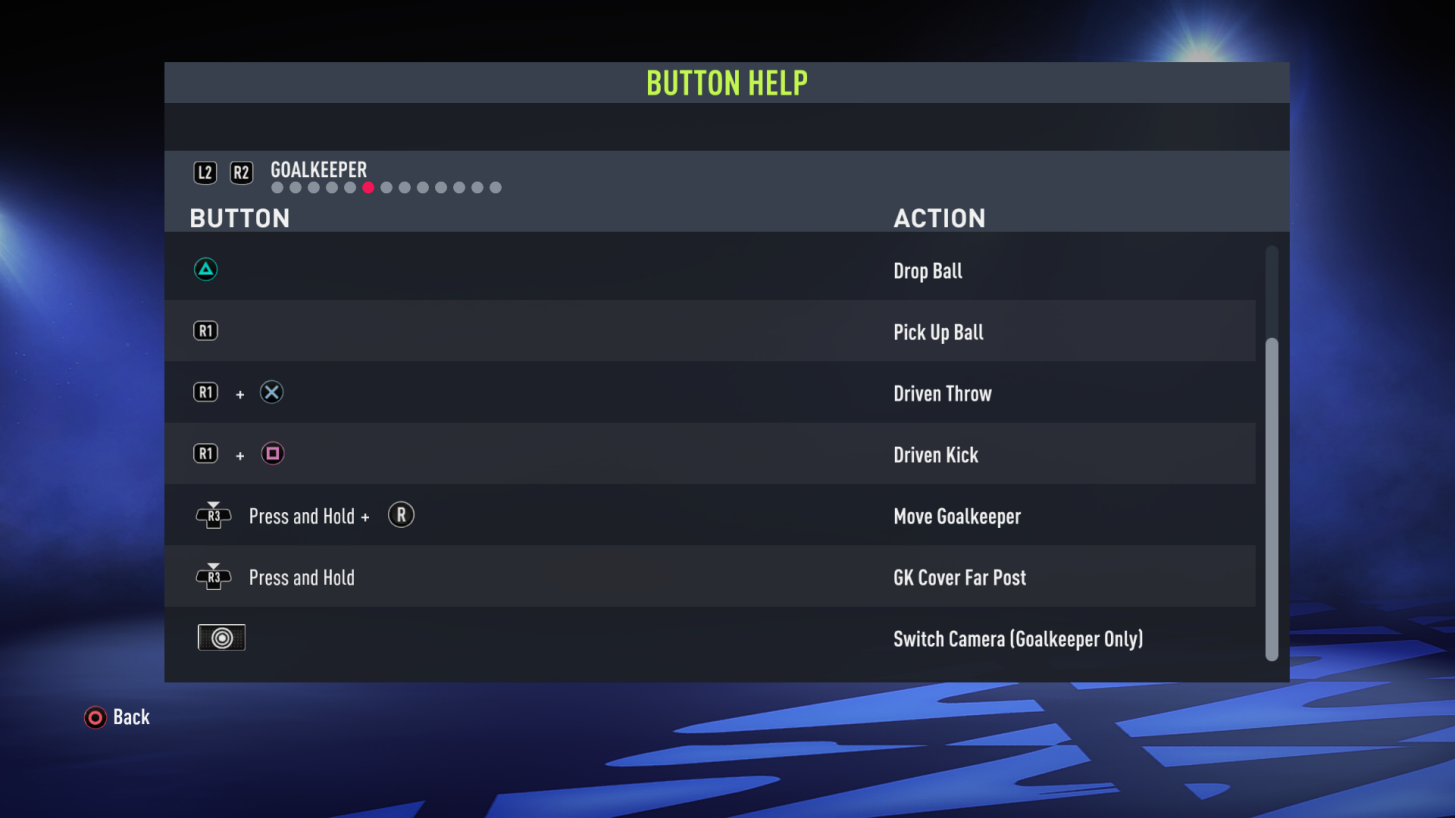Click the GOALKEEPER section heading
The width and height of the screenshot is (1455, 818).
(x=318, y=170)
